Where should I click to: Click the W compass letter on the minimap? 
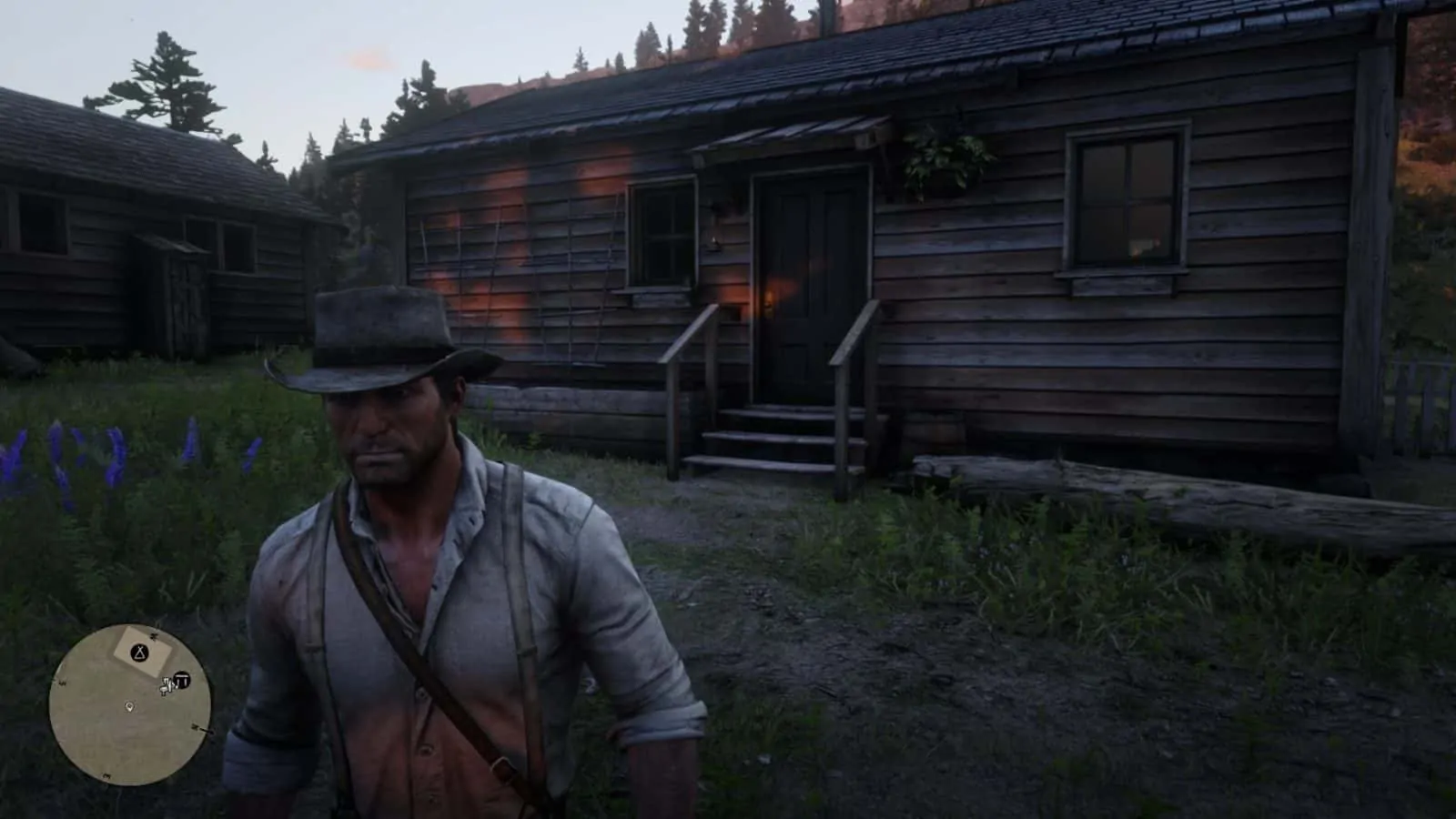tap(62, 683)
